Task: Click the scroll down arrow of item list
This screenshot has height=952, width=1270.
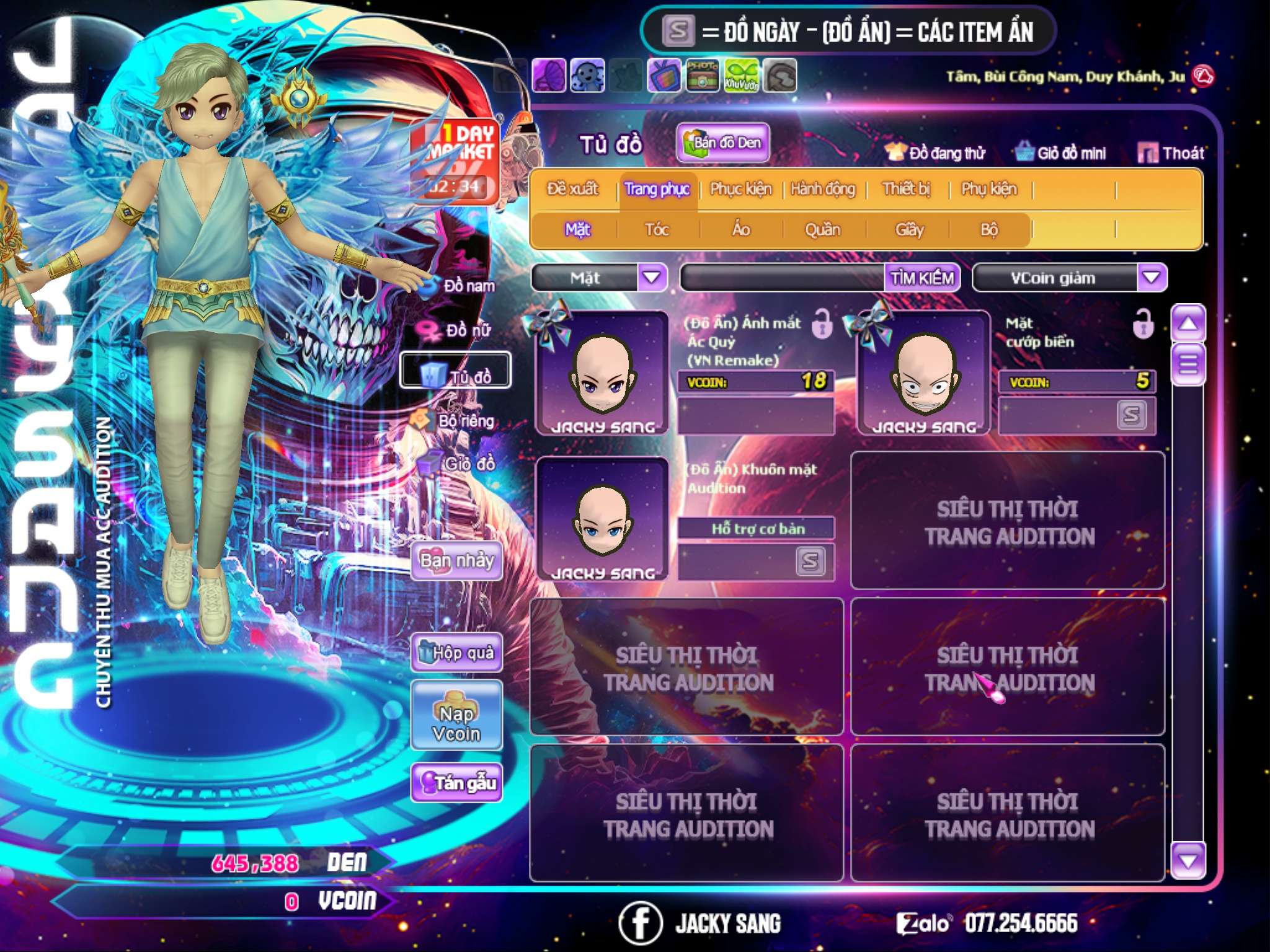Action: [1188, 860]
